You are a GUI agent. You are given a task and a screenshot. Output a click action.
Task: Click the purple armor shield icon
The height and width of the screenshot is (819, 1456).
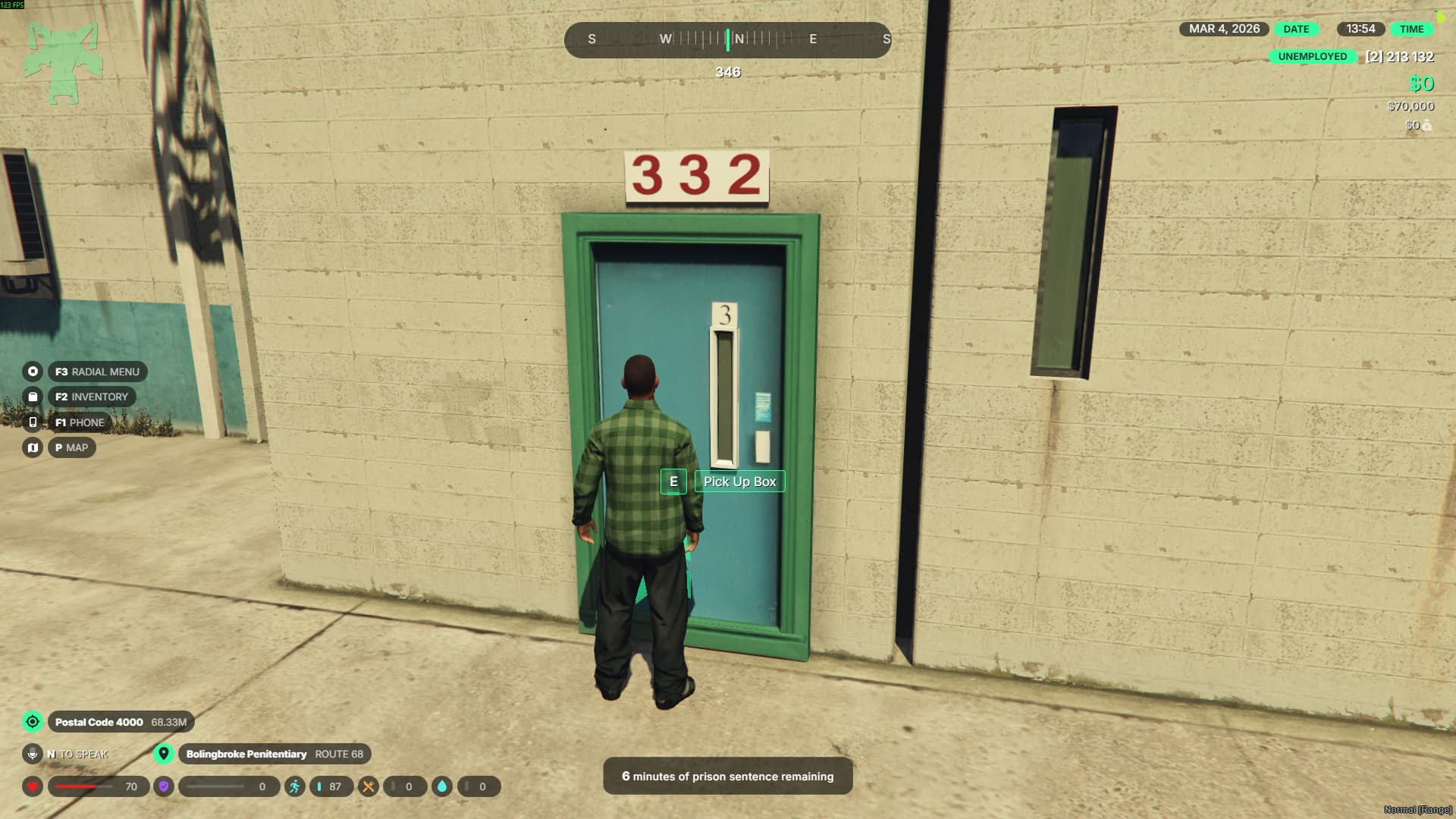[164, 786]
